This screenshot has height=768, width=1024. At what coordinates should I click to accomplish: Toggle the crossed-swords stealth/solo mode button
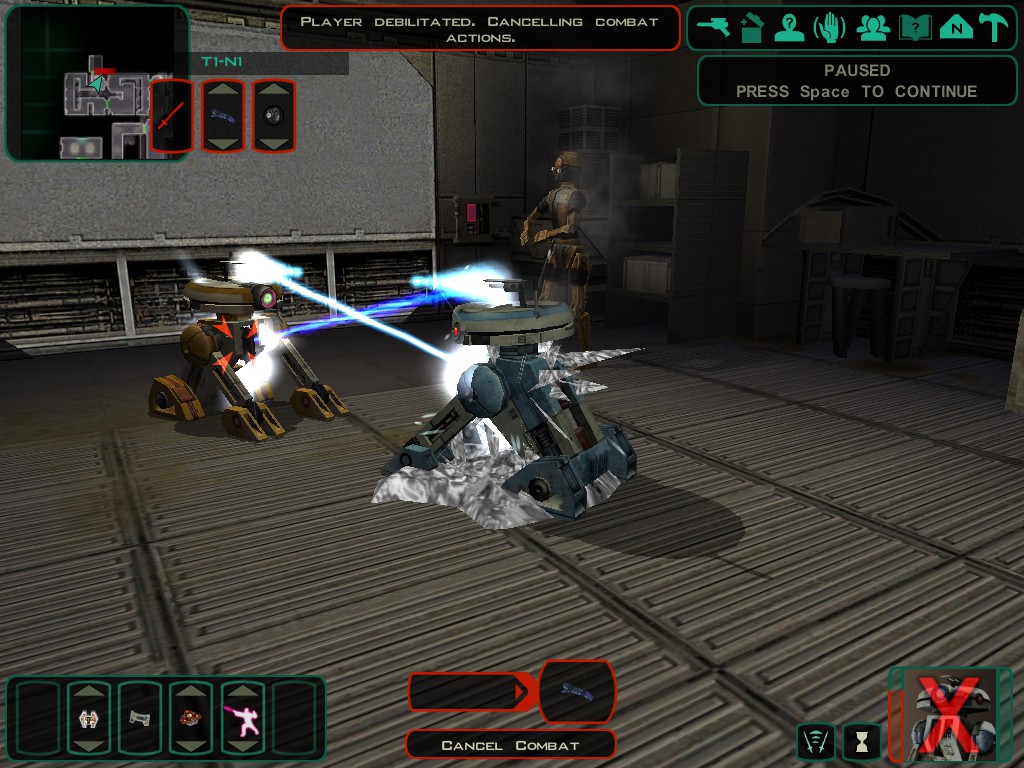[815, 741]
